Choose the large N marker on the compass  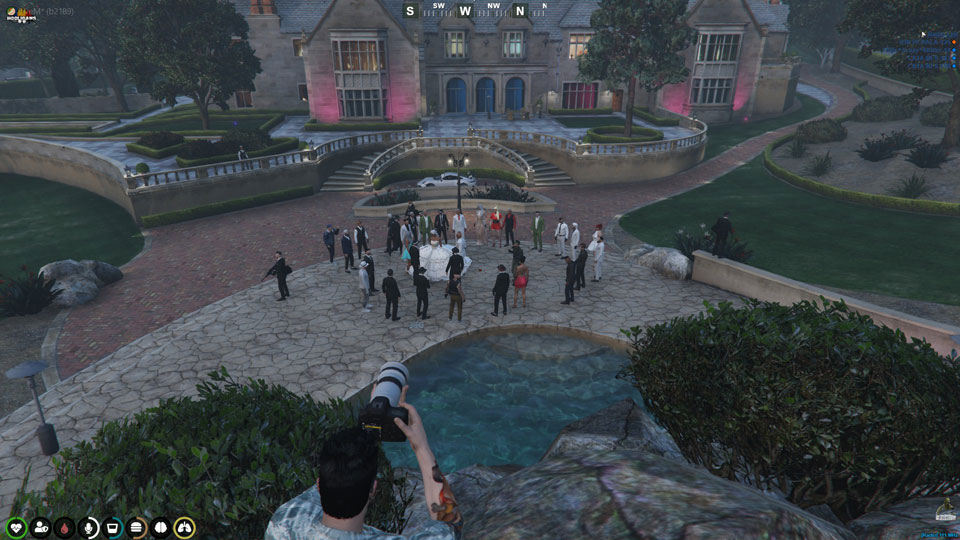coord(519,11)
